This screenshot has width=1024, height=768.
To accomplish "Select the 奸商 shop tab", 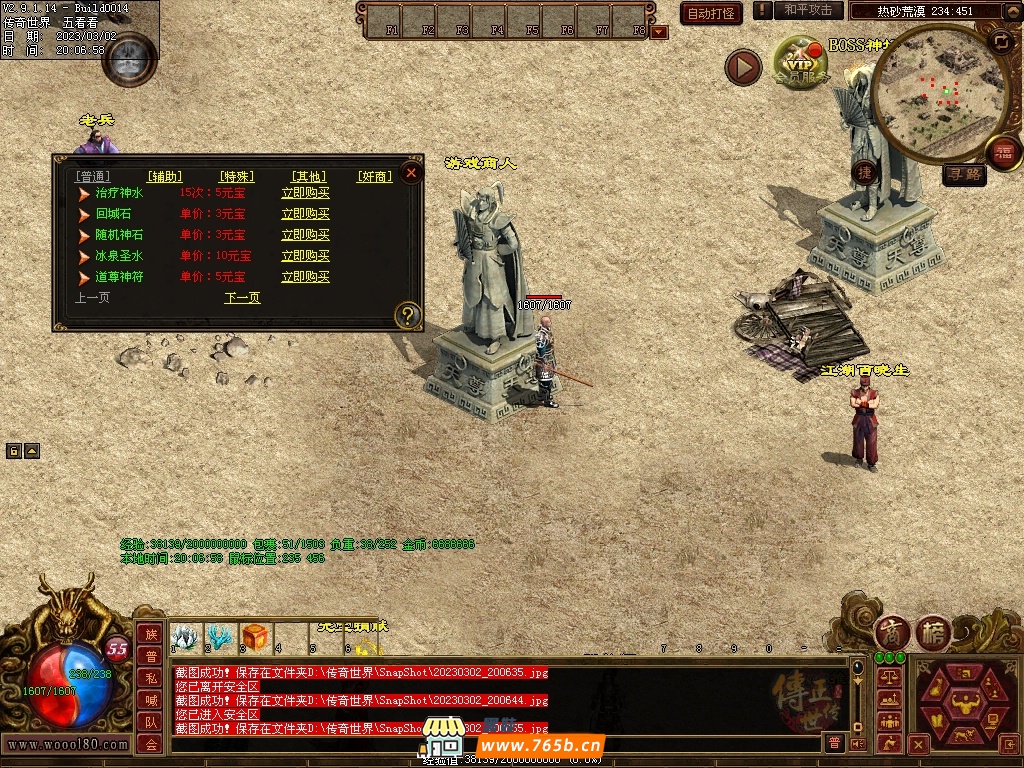I will pos(375,177).
